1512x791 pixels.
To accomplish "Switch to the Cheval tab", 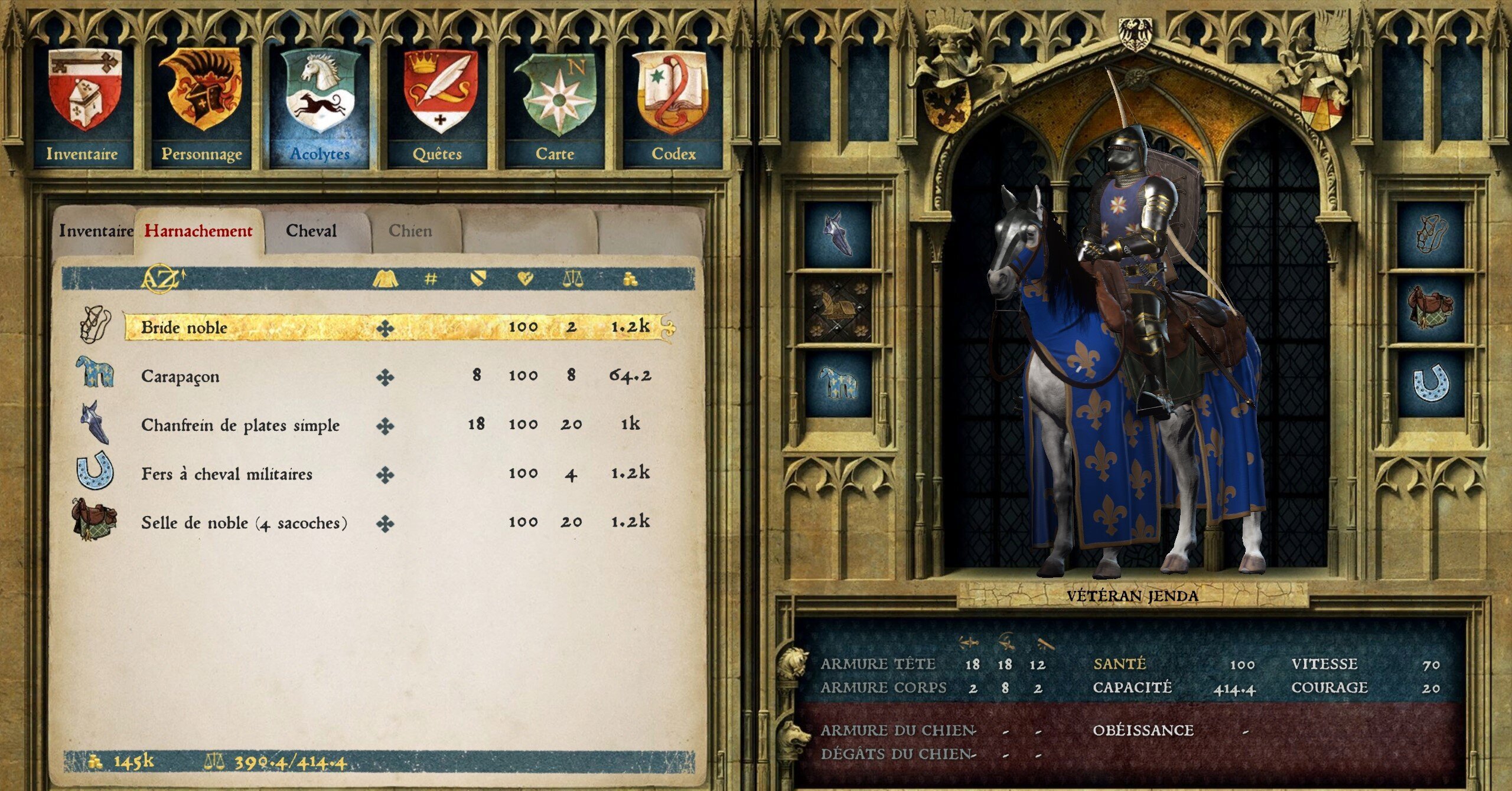I will (x=311, y=231).
